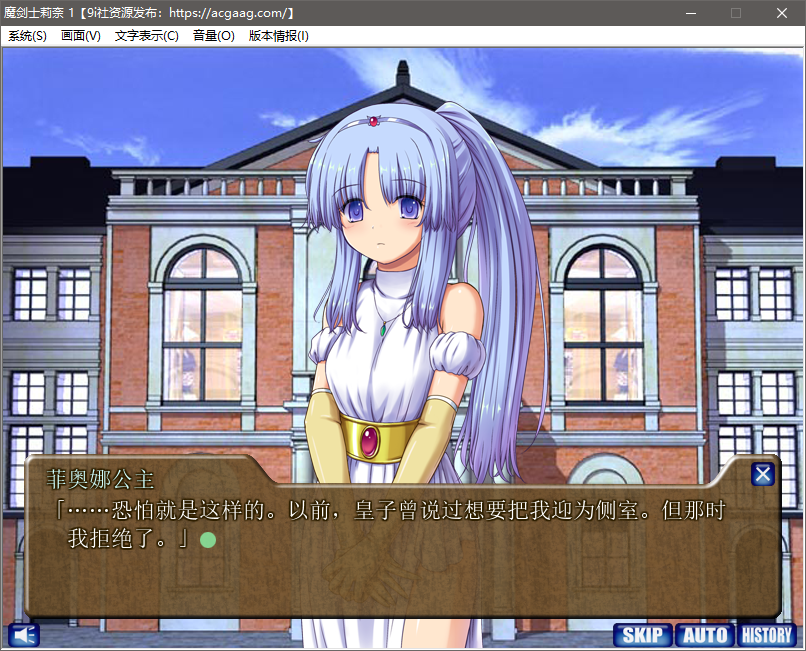
Task: Open the 文字表示(C) menu
Action: pyautogui.click(x=147, y=36)
